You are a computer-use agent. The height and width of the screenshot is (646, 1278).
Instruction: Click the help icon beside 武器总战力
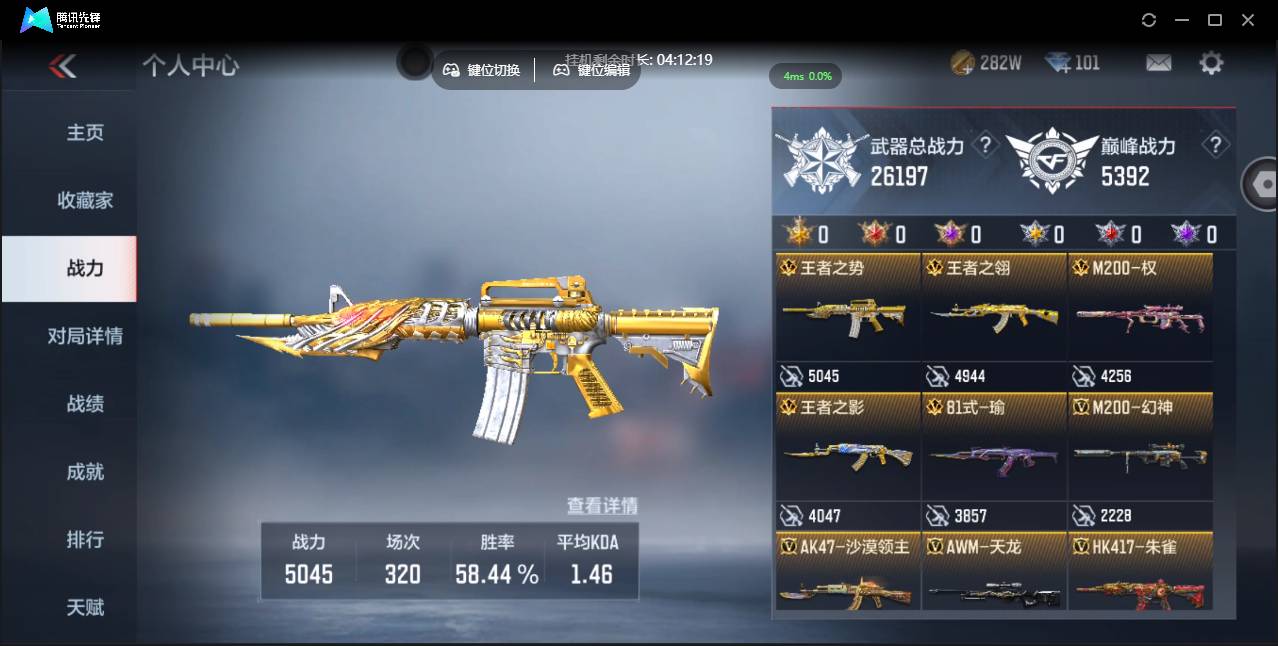point(985,146)
